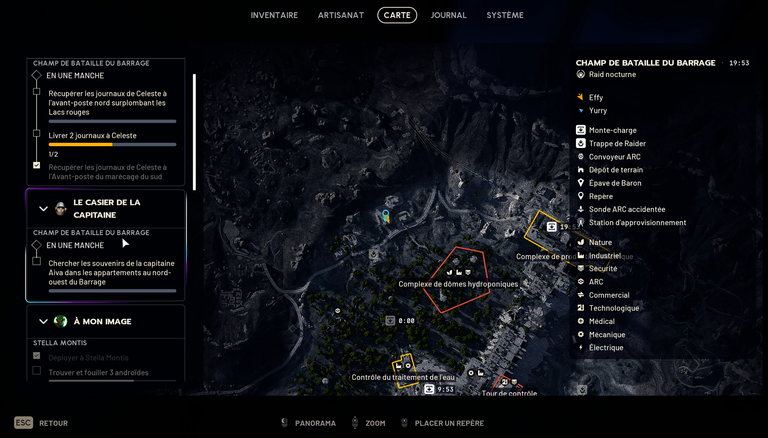
Task: Open the Artisanat tab
Action: [341, 15]
